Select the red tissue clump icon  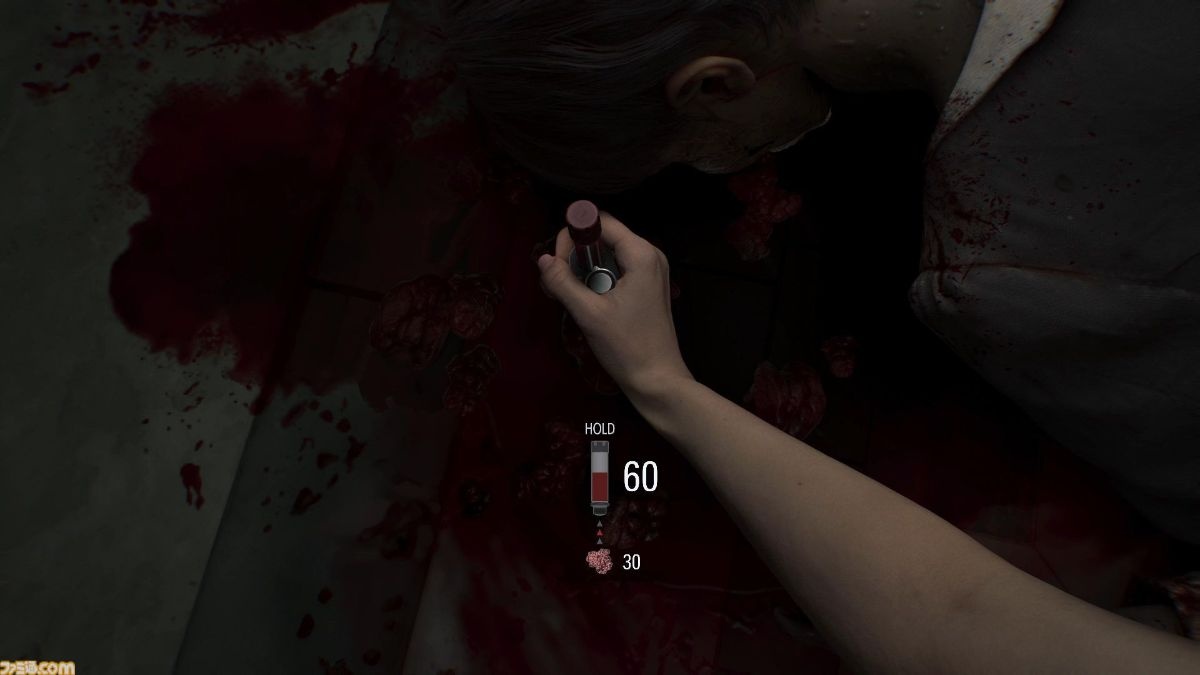[600, 562]
